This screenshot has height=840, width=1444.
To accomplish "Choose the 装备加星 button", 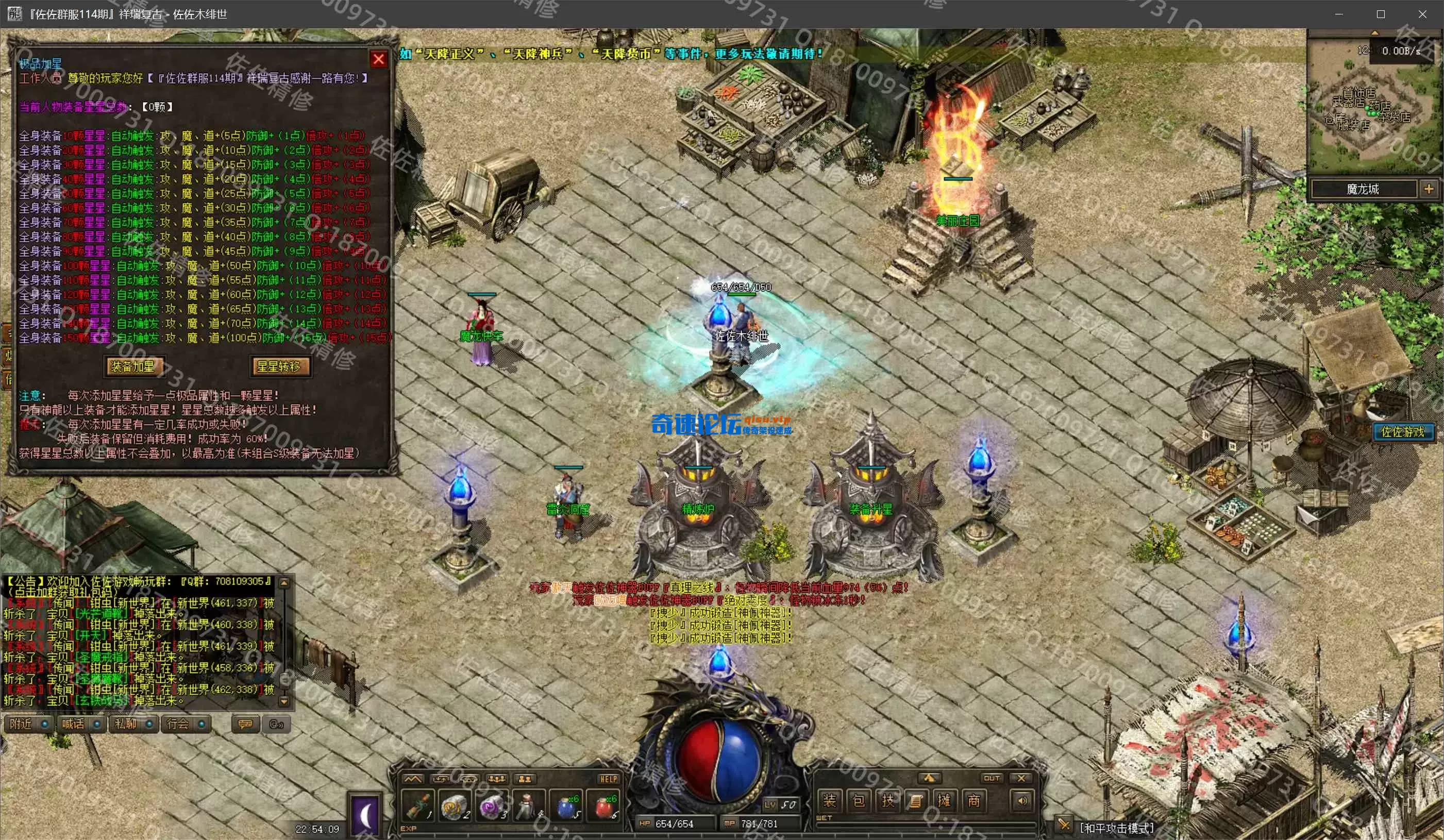I will click(133, 367).
